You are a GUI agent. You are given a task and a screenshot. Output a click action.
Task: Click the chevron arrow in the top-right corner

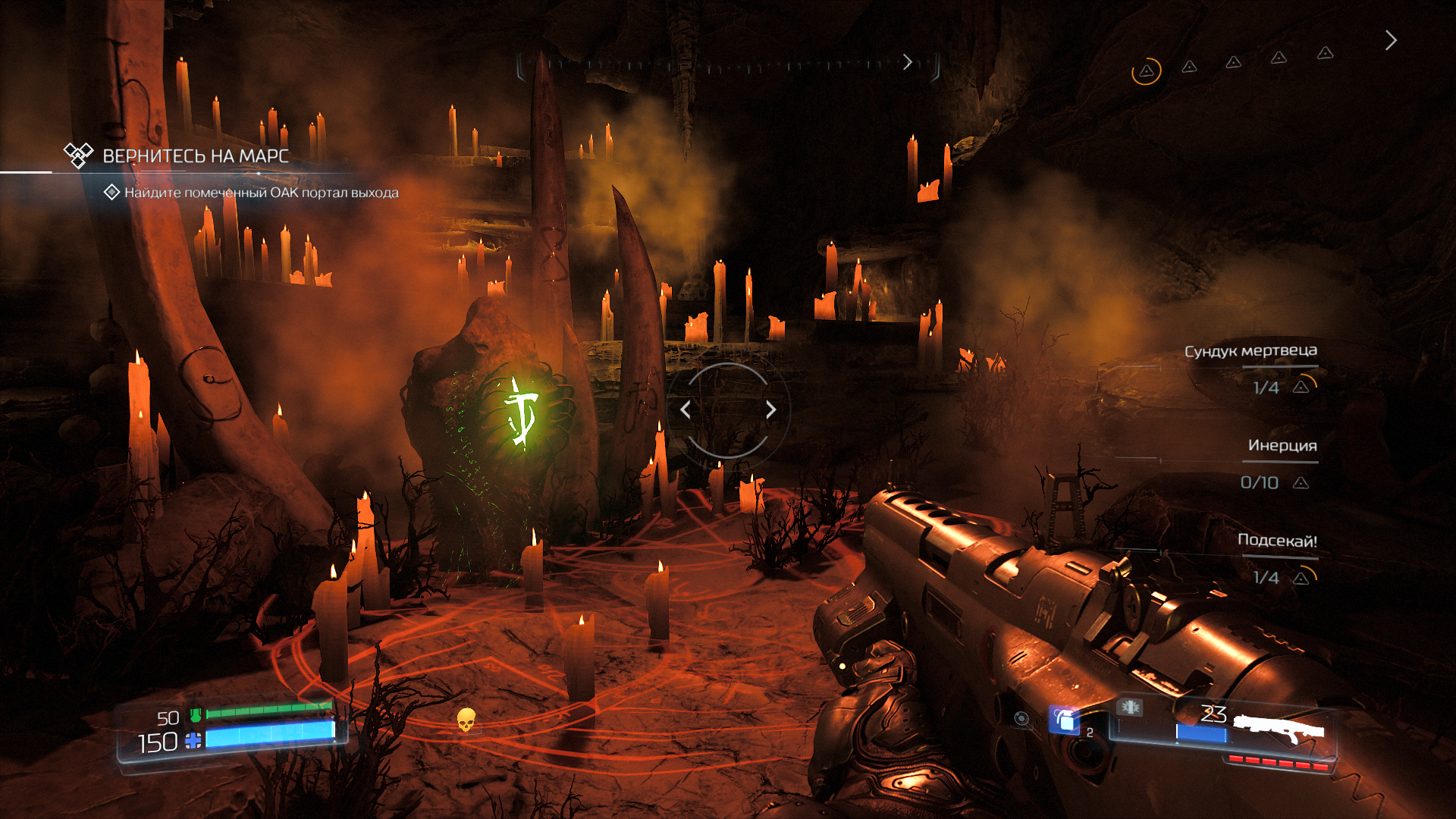click(1390, 40)
